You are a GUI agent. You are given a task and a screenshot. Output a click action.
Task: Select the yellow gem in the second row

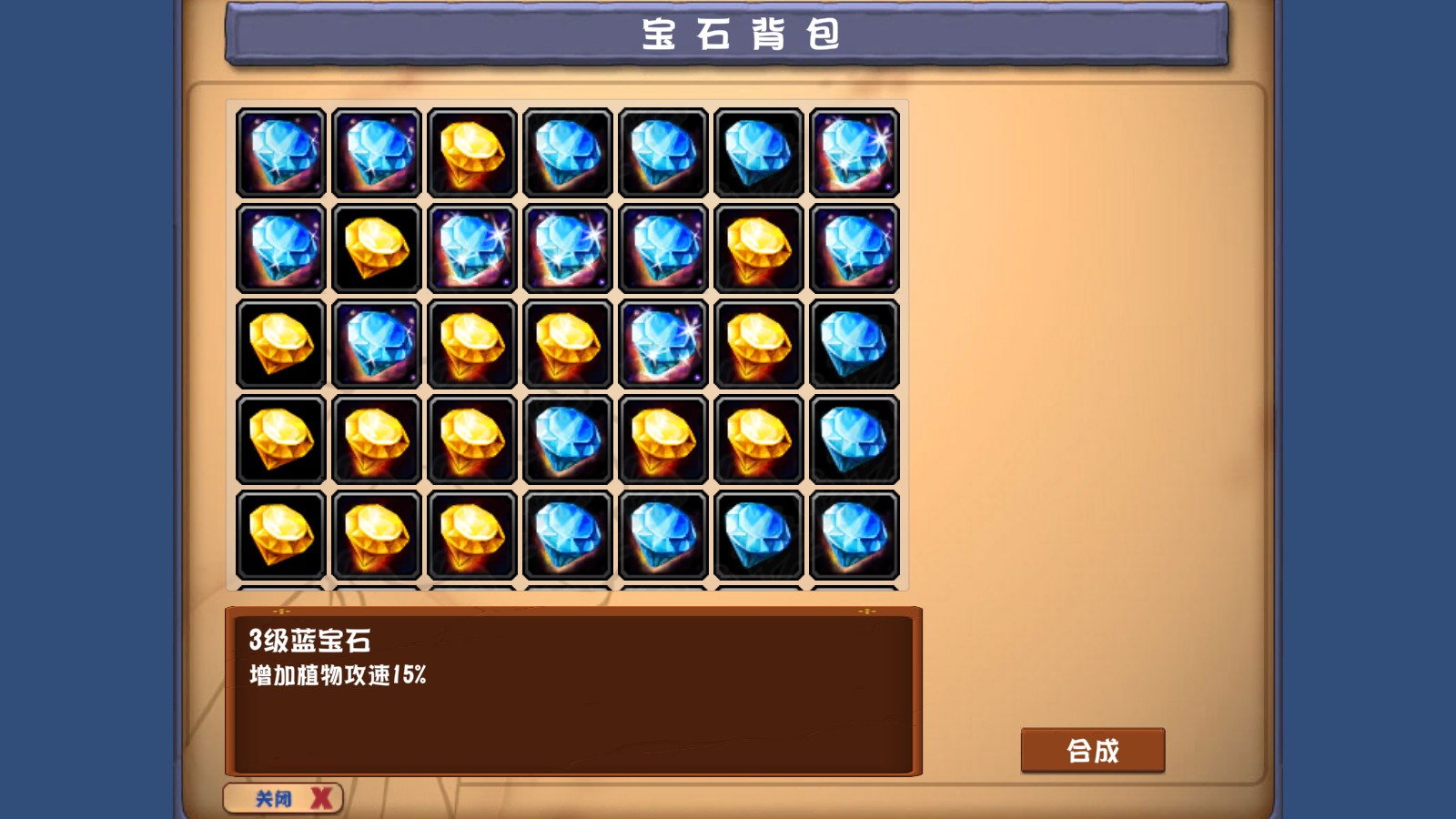pos(375,248)
